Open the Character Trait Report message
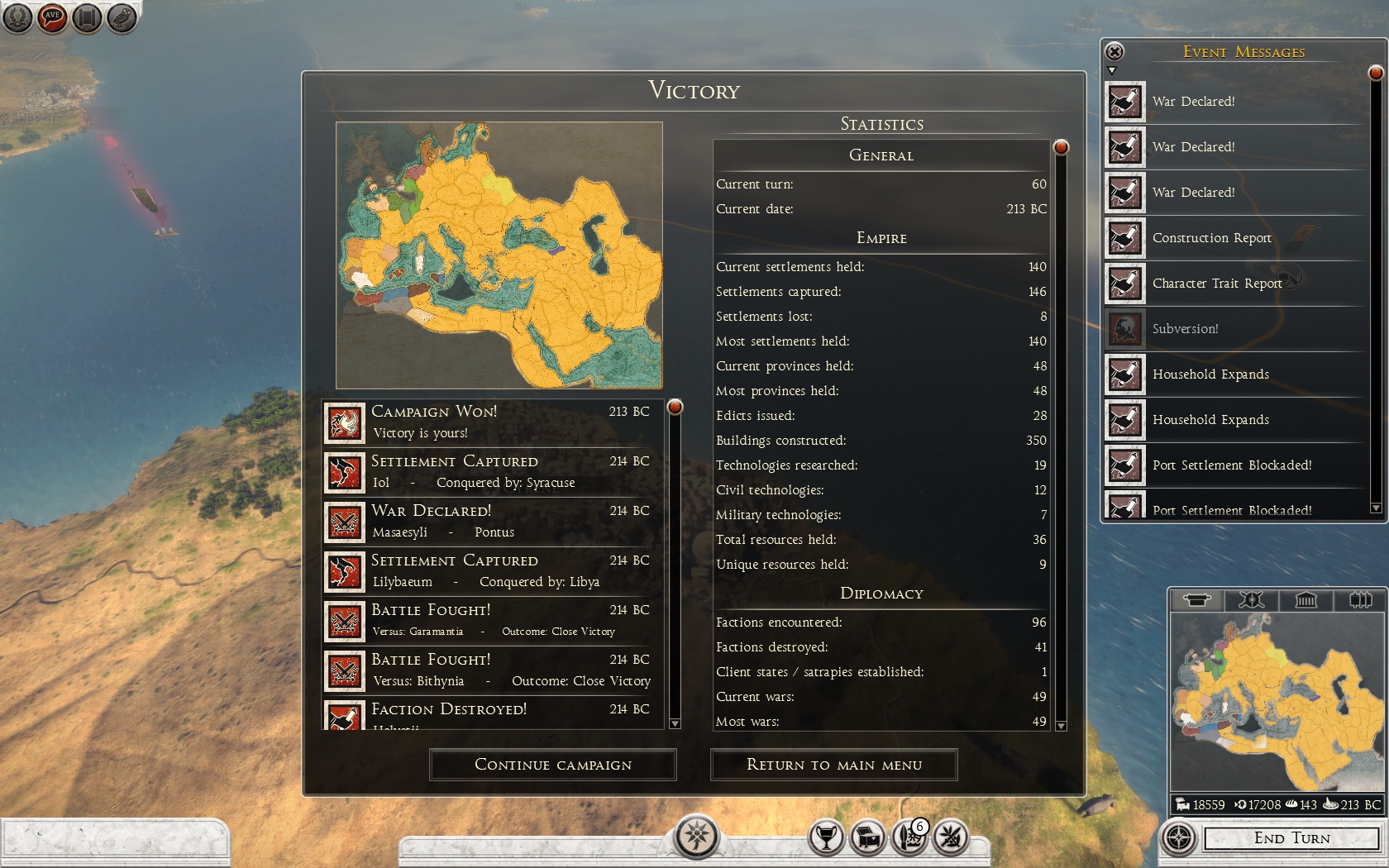 1216,284
